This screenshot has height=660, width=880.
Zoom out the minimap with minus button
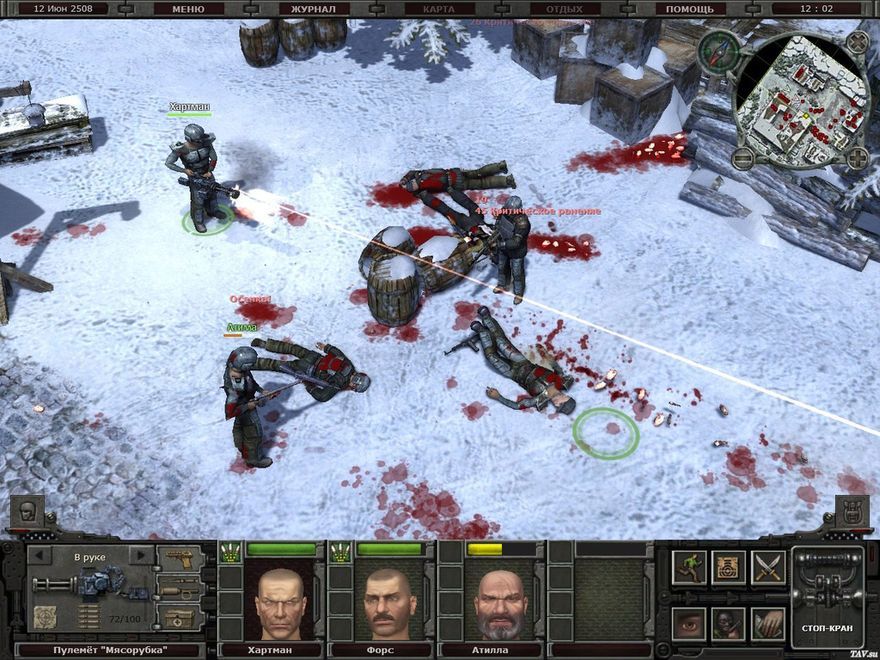[742, 158]
